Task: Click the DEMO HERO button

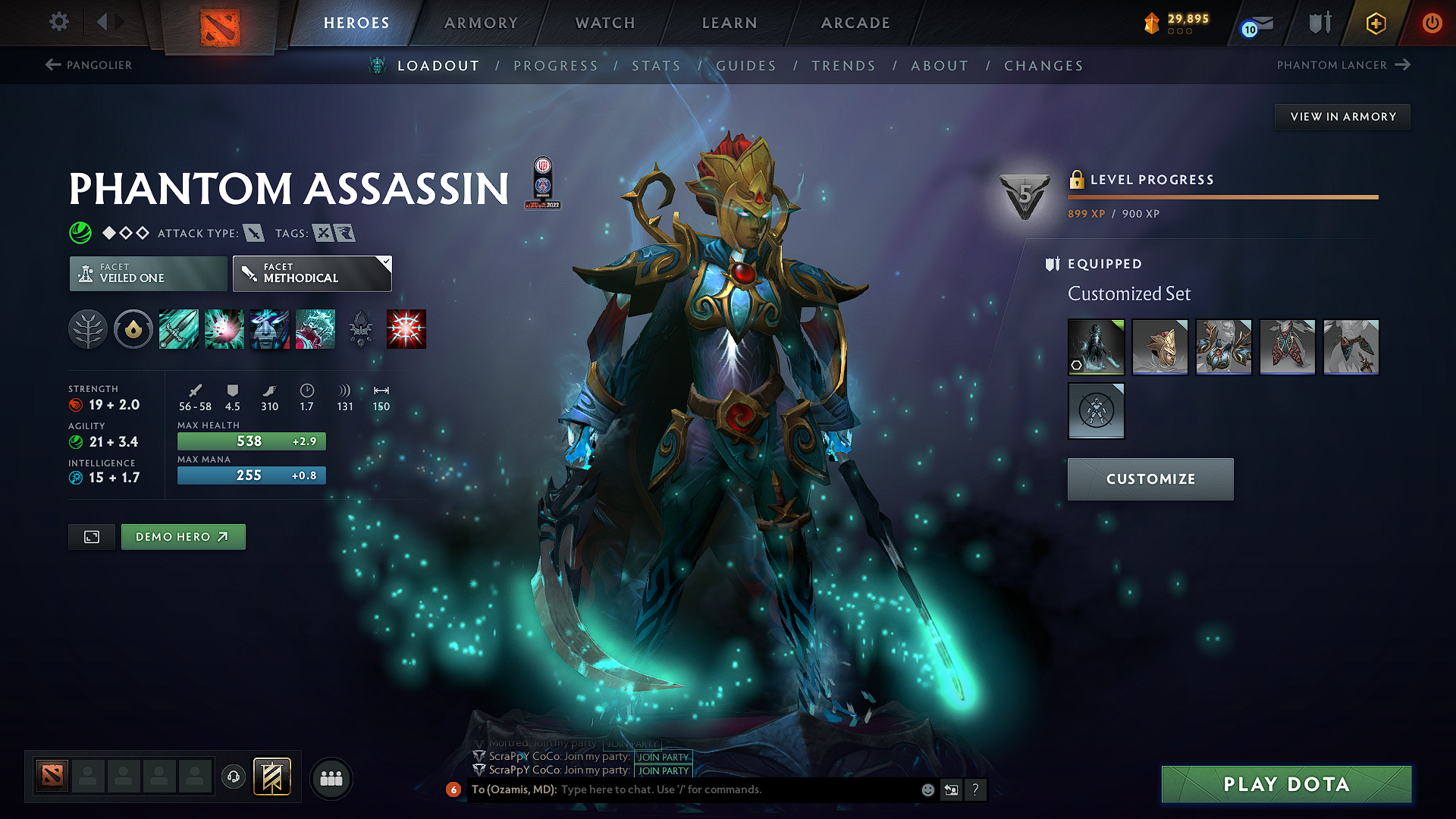Action: tap(183, 536)
